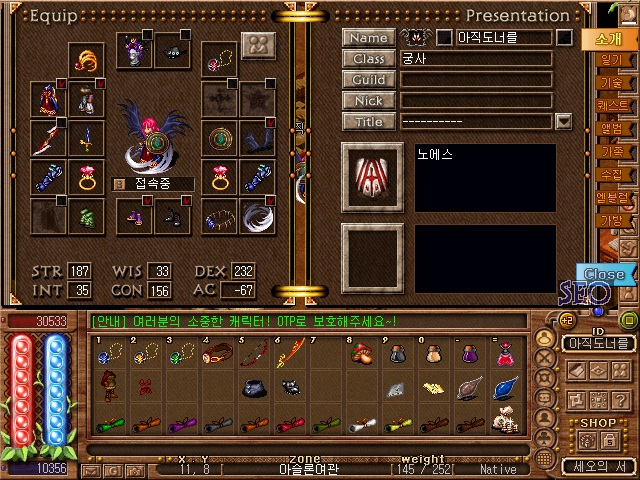Open the 가족 tab
This screenshot has height=480, width=640.
[x=610, y=152]
